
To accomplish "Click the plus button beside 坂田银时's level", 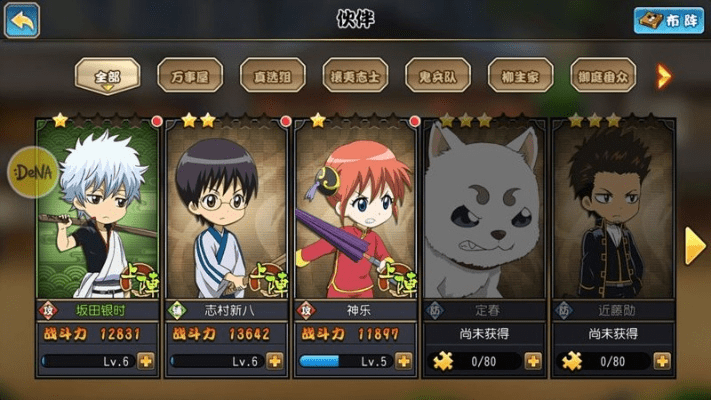I will (146, 361).
